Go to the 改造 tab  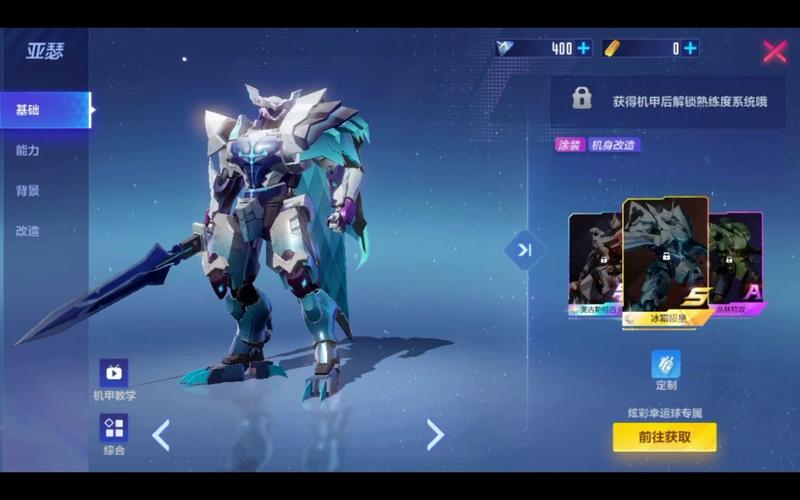pyautogui.click(x=28, y=230)
